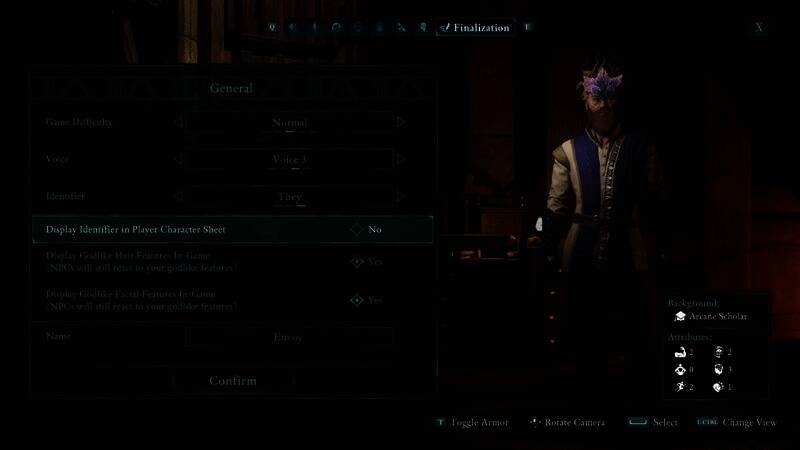Open the first character creation step tab
The height and width of the screenshot is (450, 800).
pyautogui.click(x=271, y=28)
